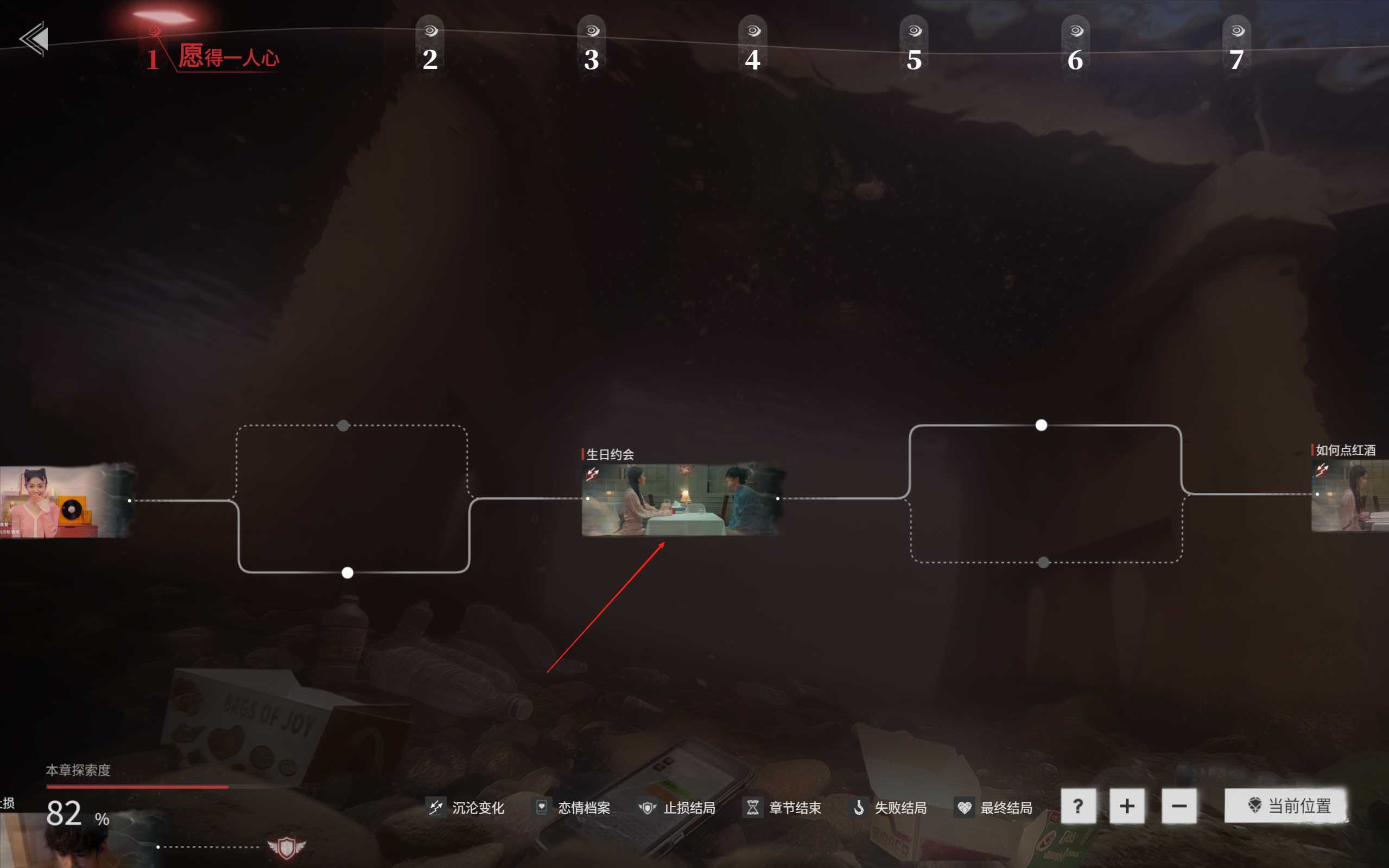
Task: Click the double-arrow back button
Action: pyautogui.click(x=34, y=39)
